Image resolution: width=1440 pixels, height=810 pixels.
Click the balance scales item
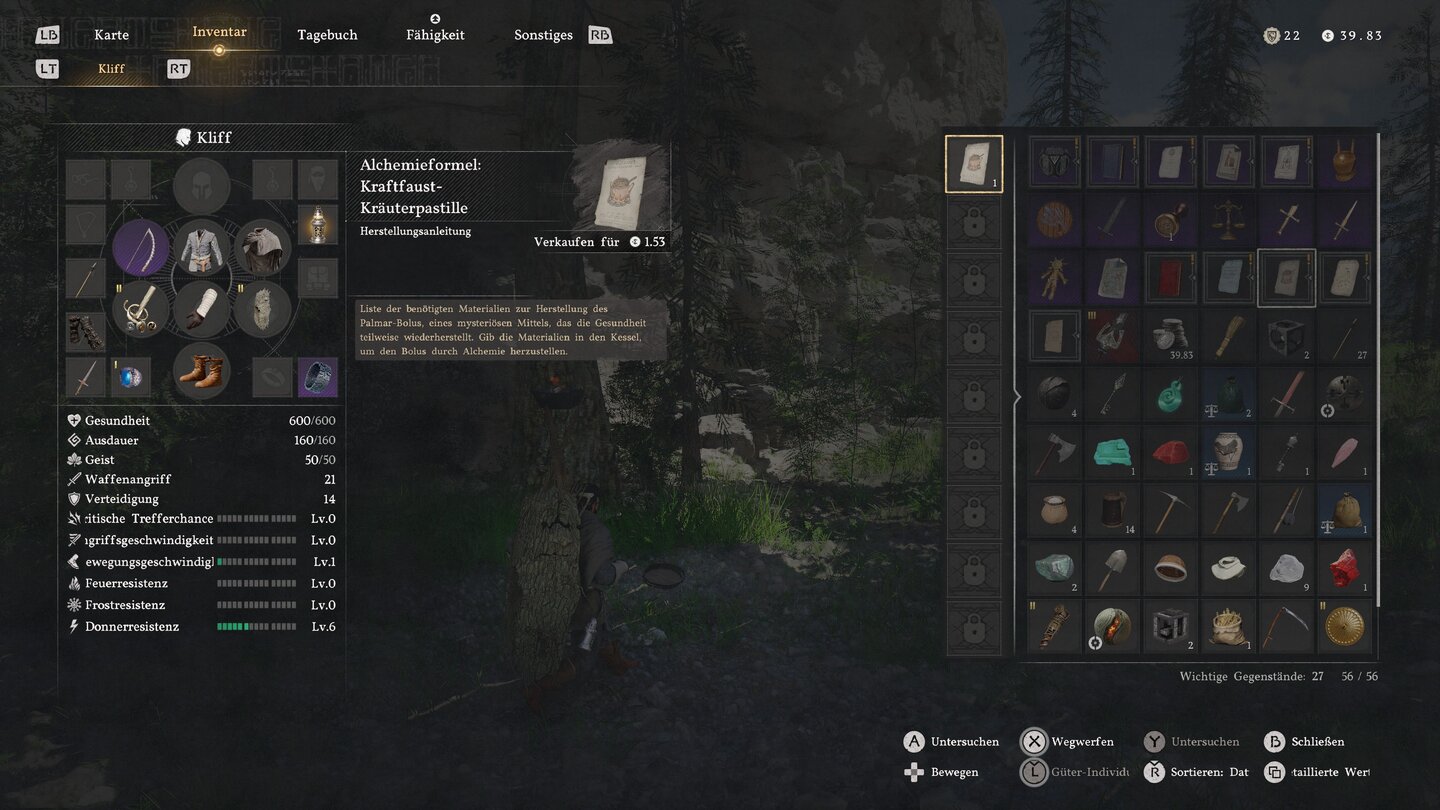pyautogui.click(x=1228, y=220)
